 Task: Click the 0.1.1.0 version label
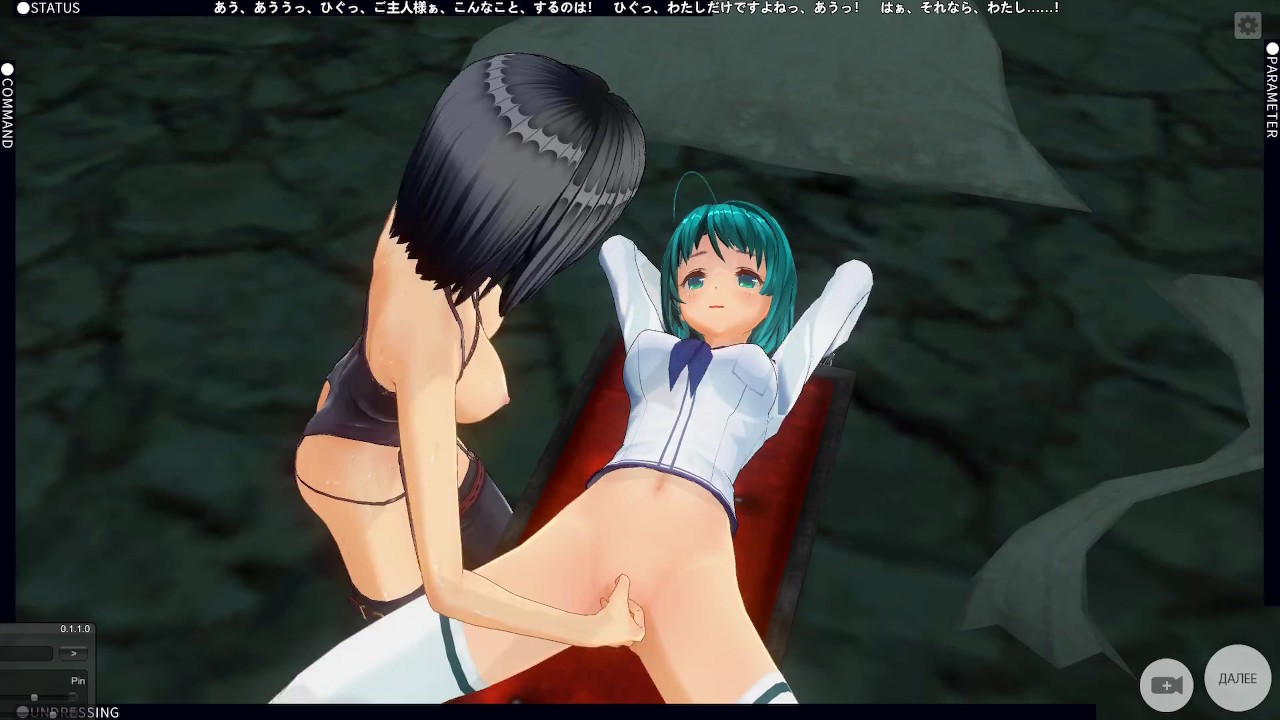point(75,628)
